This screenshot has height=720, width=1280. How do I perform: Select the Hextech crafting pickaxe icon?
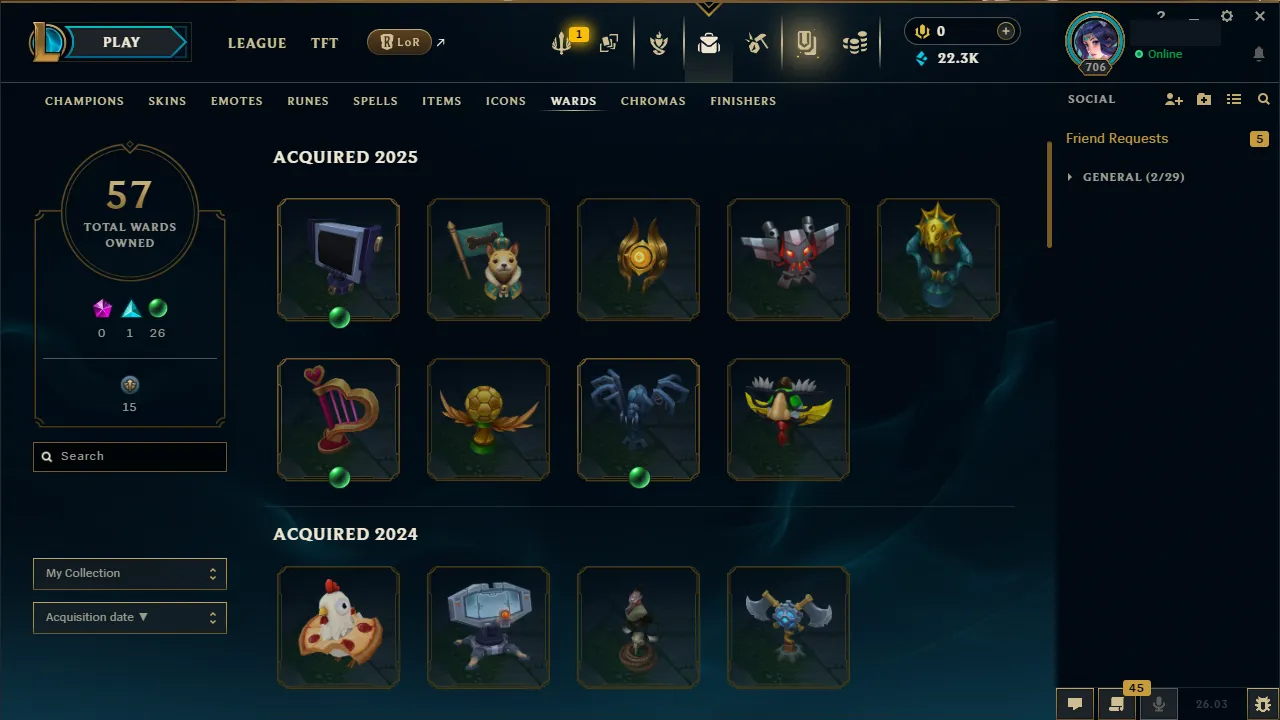[757, 43]
